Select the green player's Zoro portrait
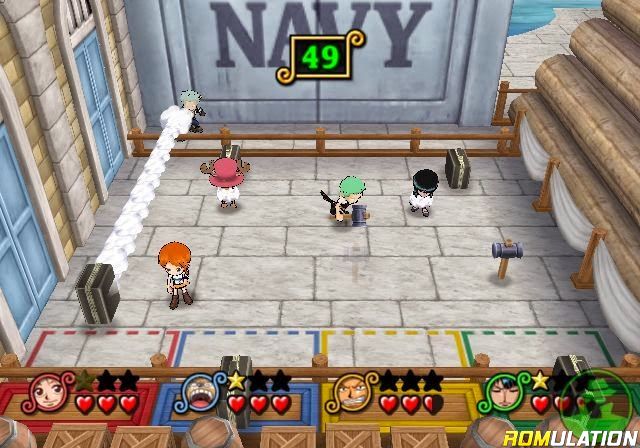Screen dimensions: 640x448 pyautogui.click(x=502, y=393)
